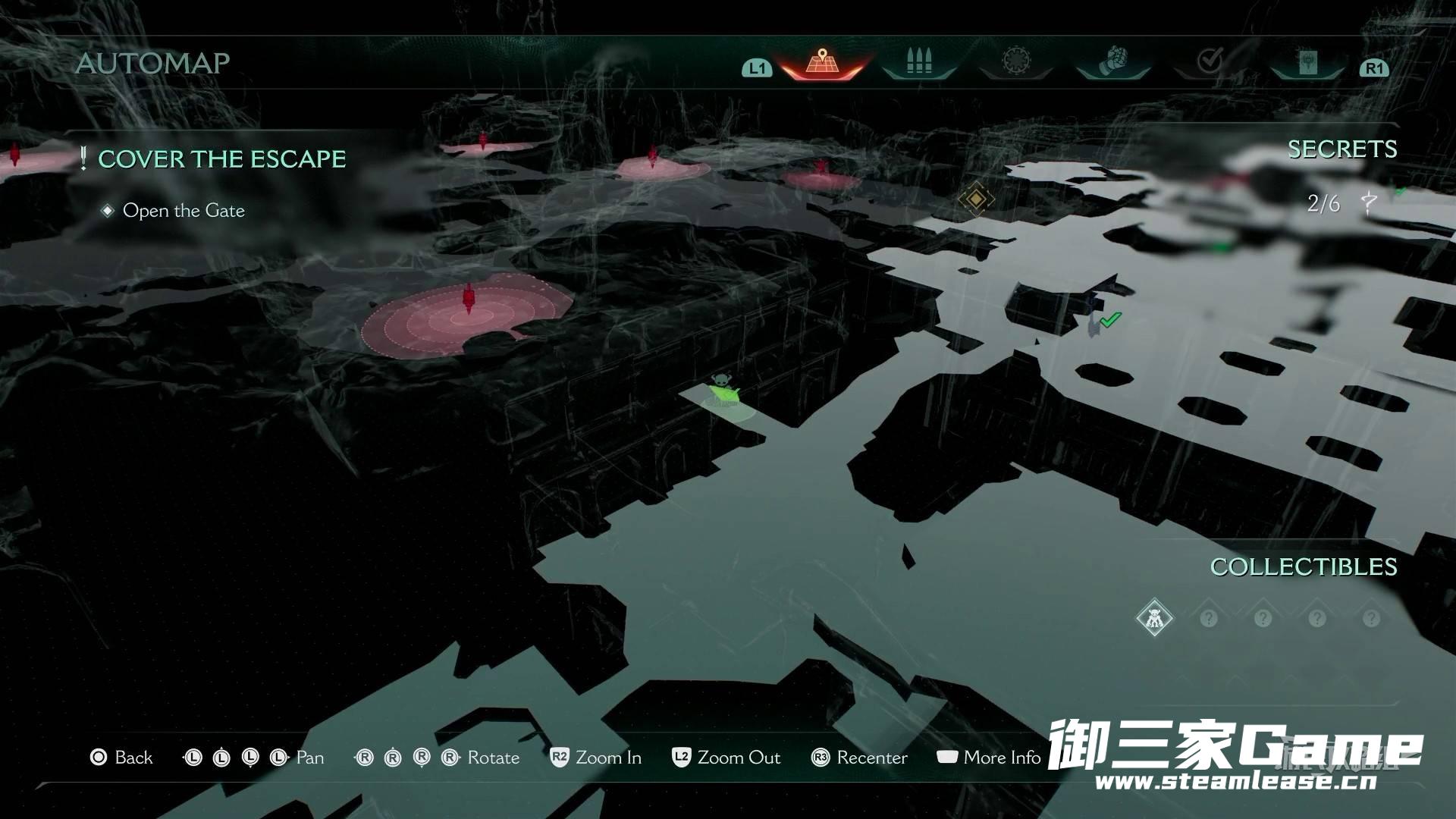Click the green checkmark collected marker
The width and height of the screenshot is (1456, 819).
pos(1110,320)
